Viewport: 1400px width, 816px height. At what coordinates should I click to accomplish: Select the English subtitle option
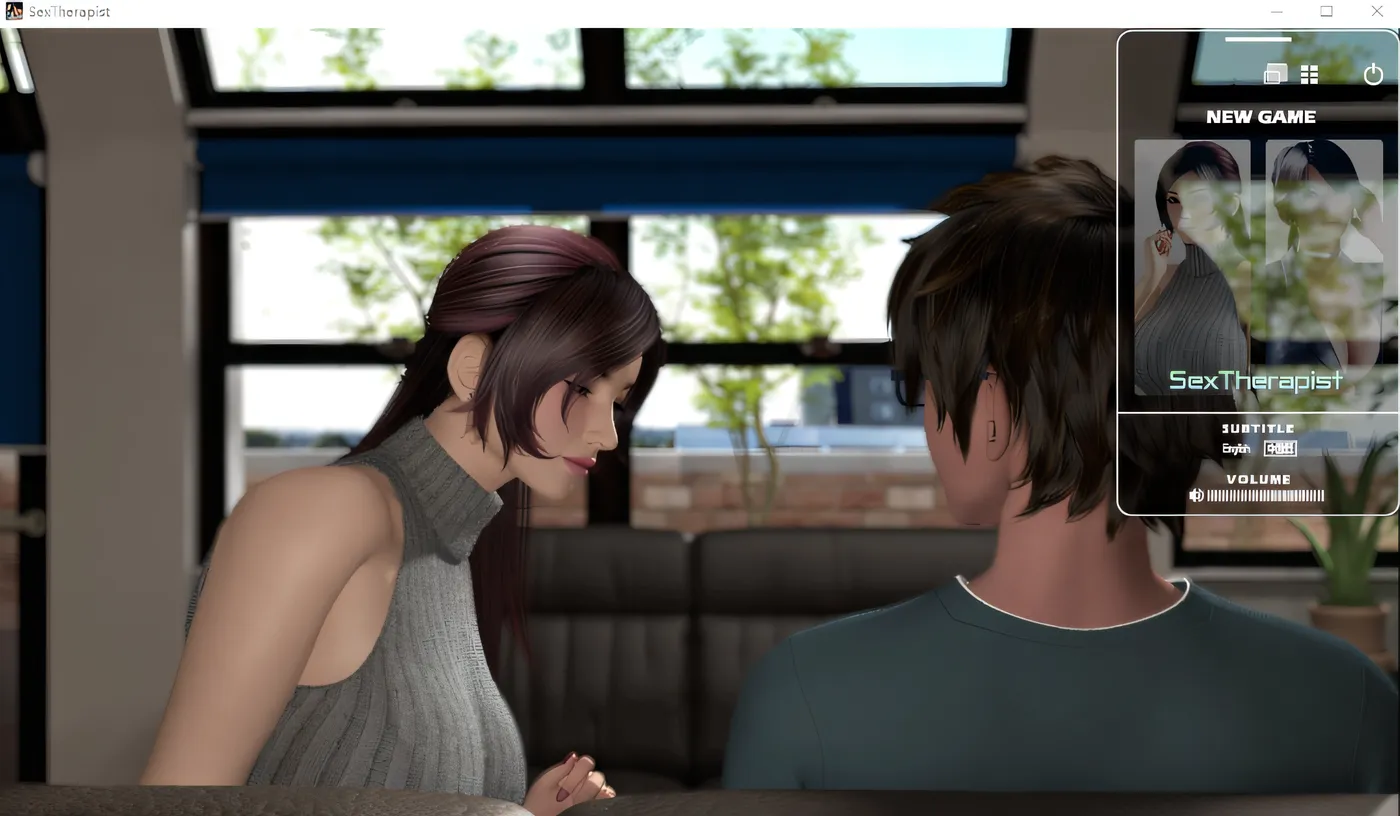(x=1236, y=449)
